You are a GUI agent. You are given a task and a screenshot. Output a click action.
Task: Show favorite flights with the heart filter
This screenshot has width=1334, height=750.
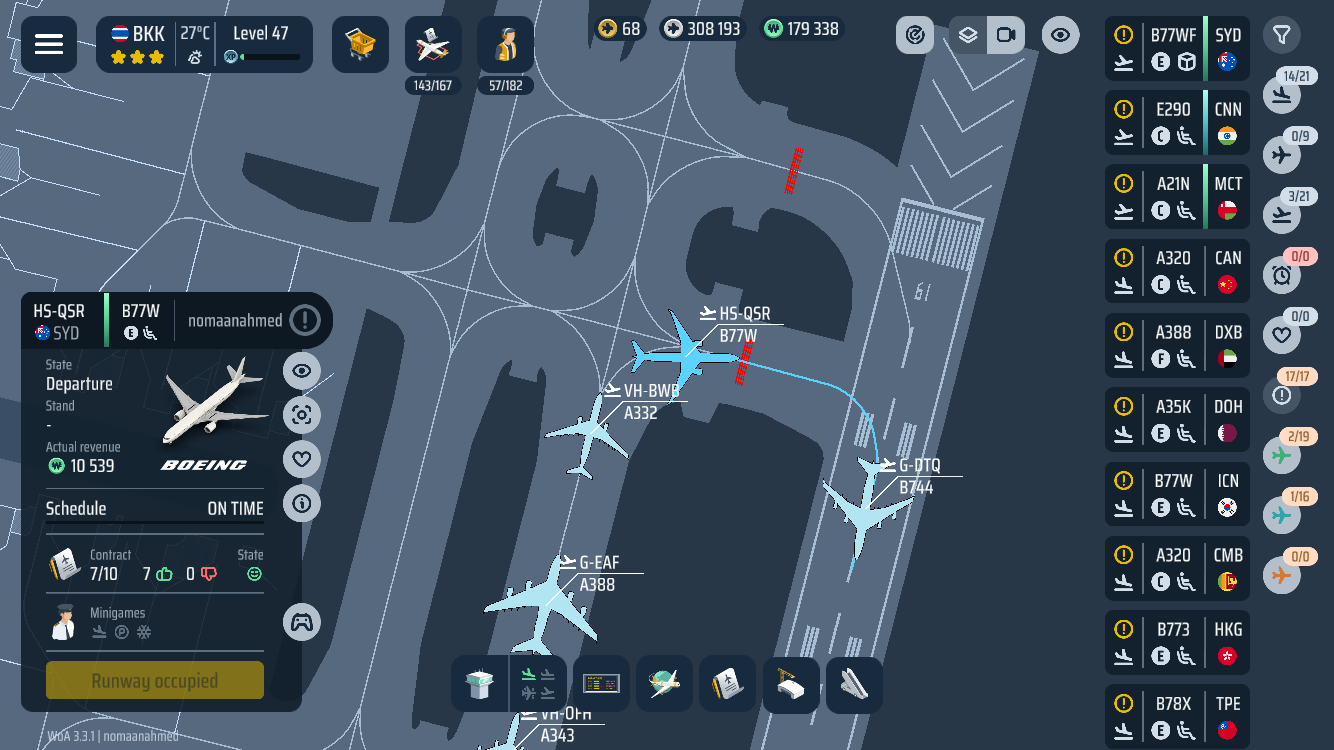[1282, 334]
